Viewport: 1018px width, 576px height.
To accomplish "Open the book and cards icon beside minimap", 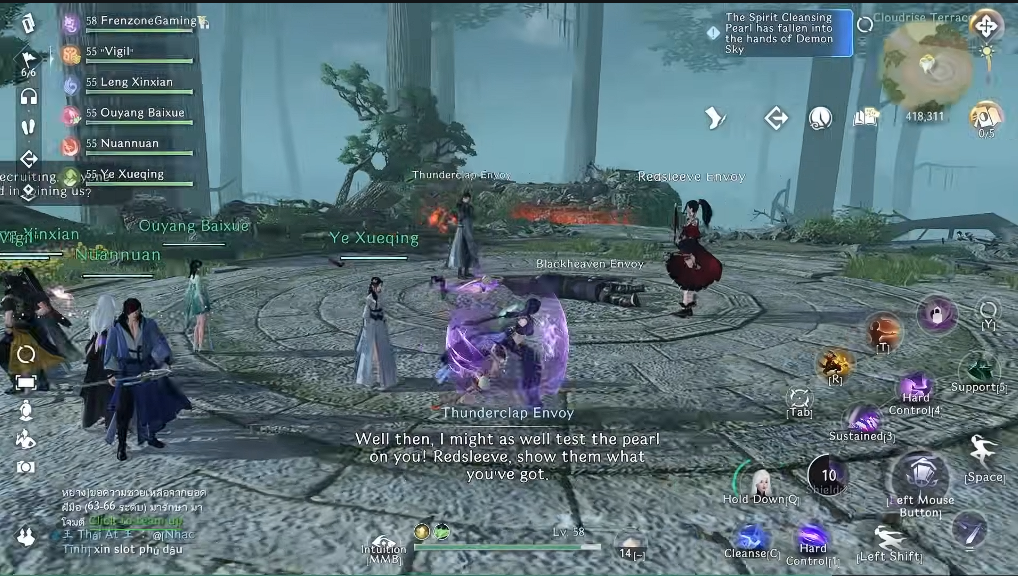I will tap(865, 118).
